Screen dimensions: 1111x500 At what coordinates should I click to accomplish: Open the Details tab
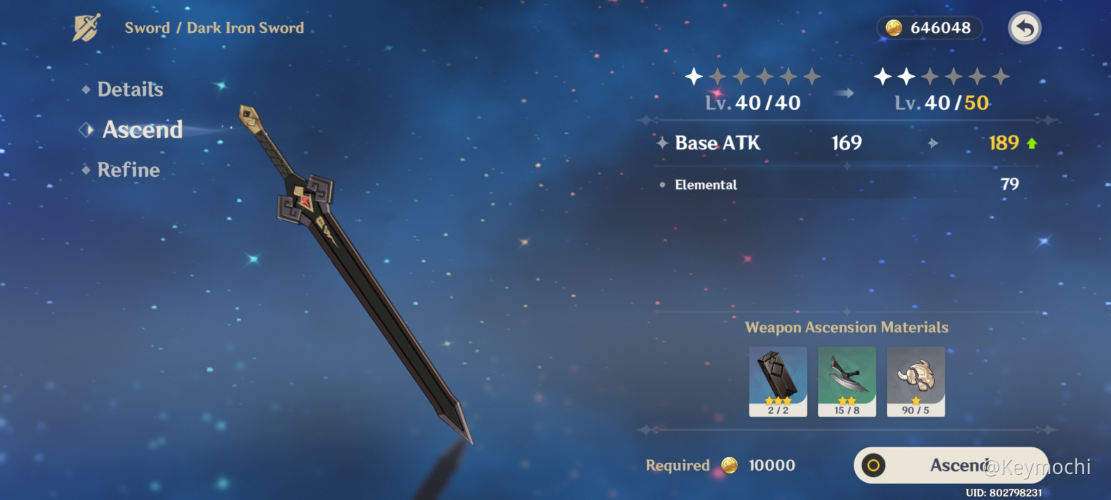click(x=129, y=89)
